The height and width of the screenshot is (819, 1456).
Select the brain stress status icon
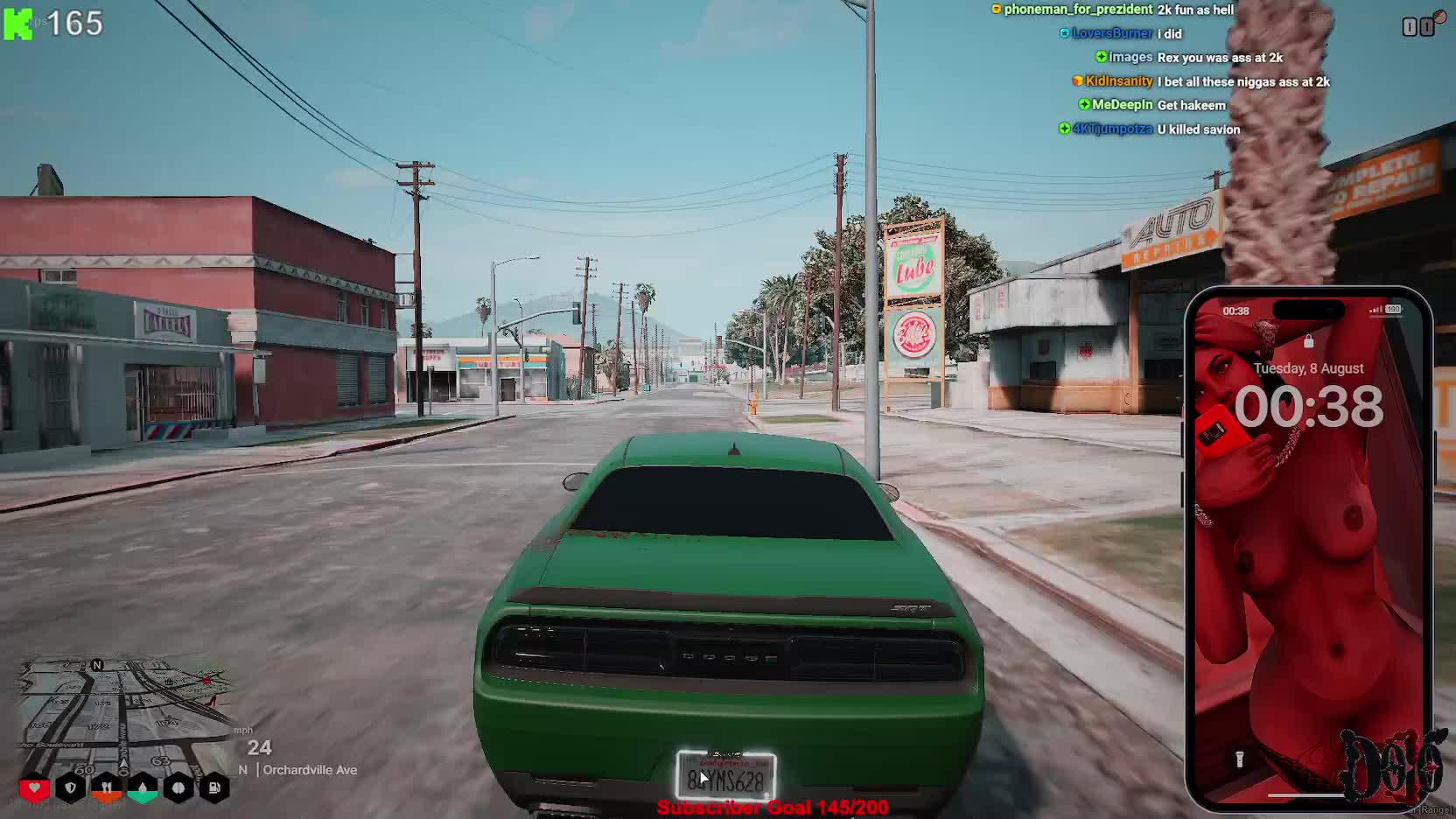pos(178,788)
